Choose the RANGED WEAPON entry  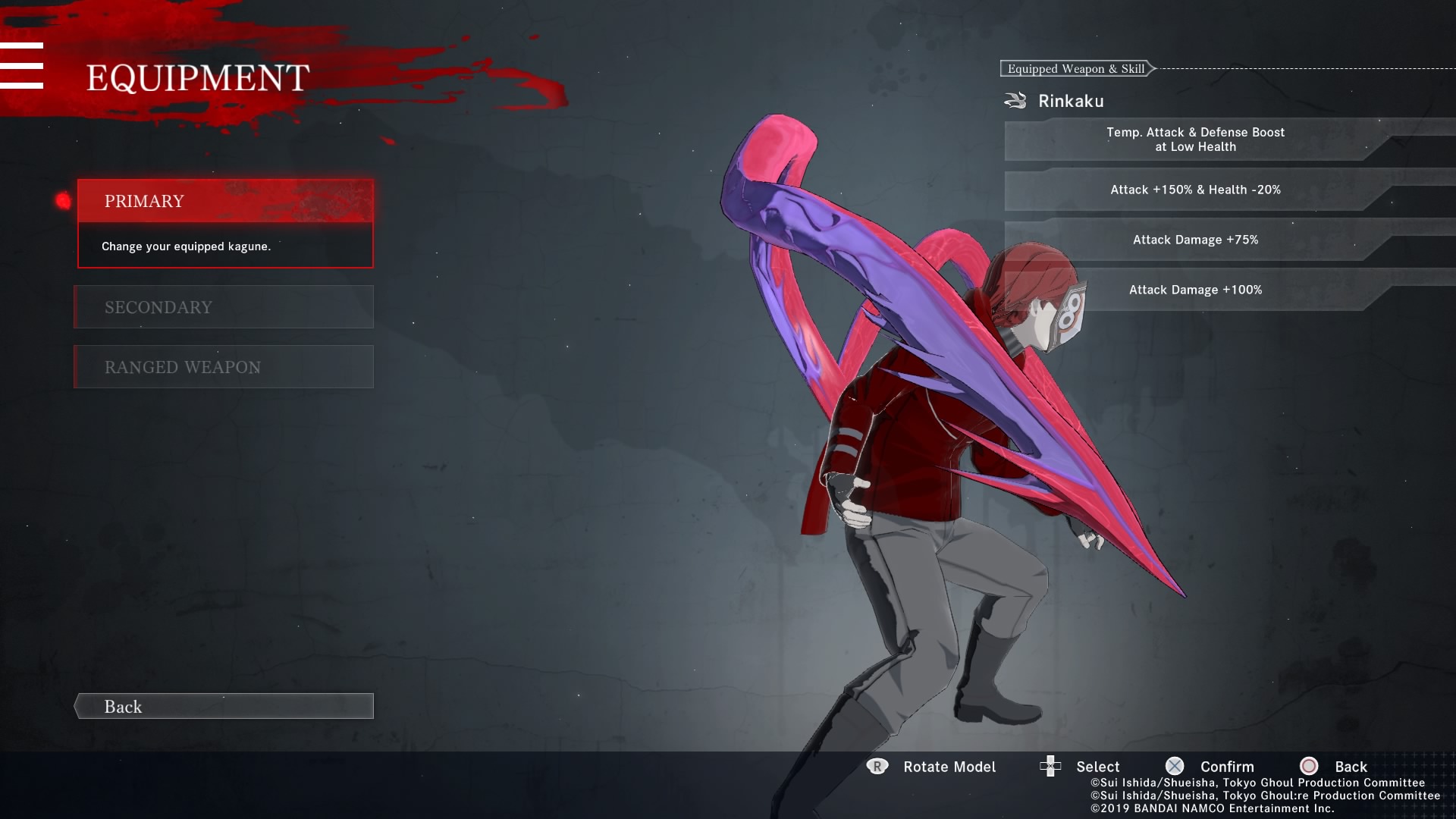[x=224, y=367]
